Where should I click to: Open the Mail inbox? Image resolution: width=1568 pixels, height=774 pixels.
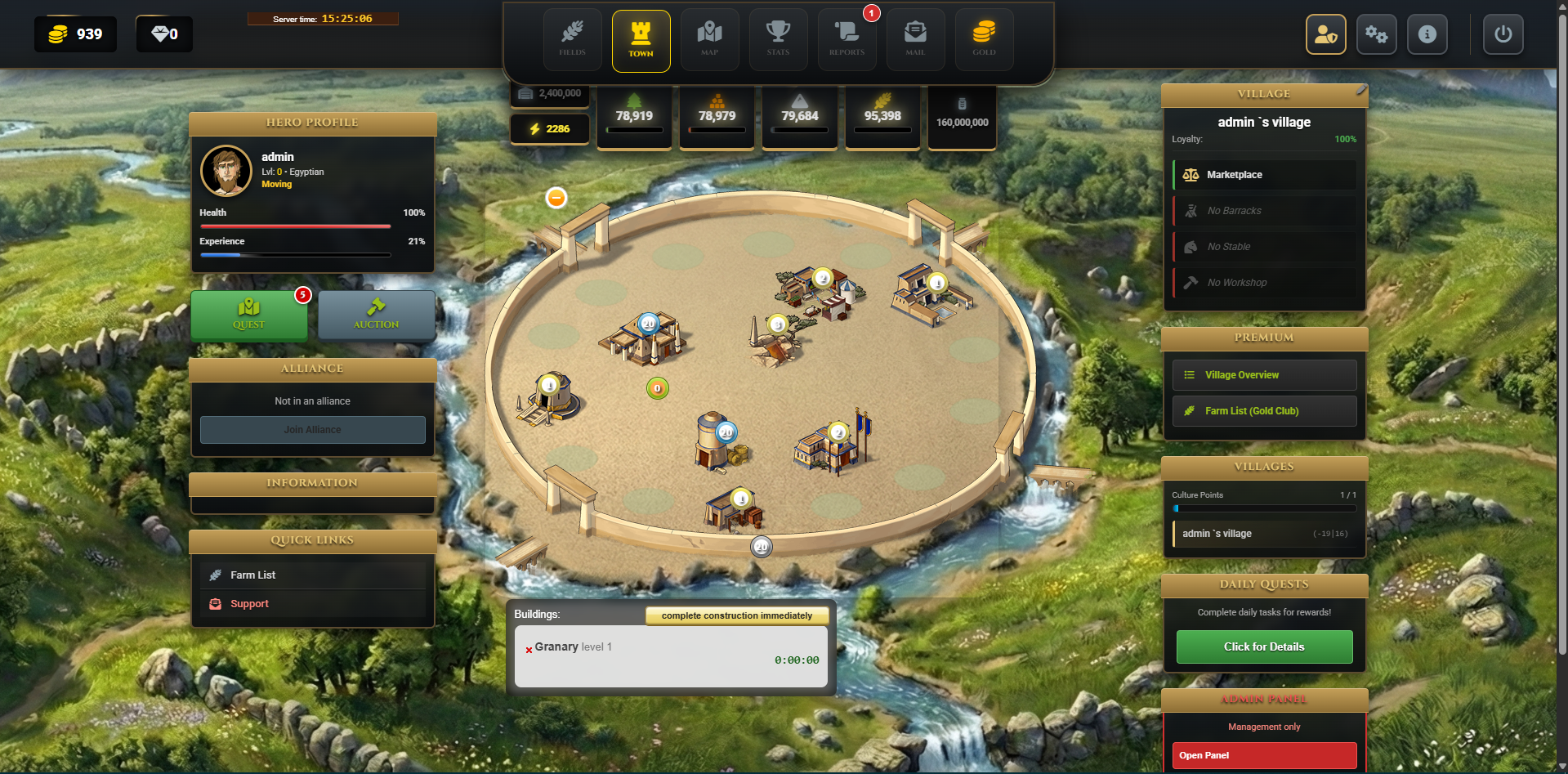[915, 39]
